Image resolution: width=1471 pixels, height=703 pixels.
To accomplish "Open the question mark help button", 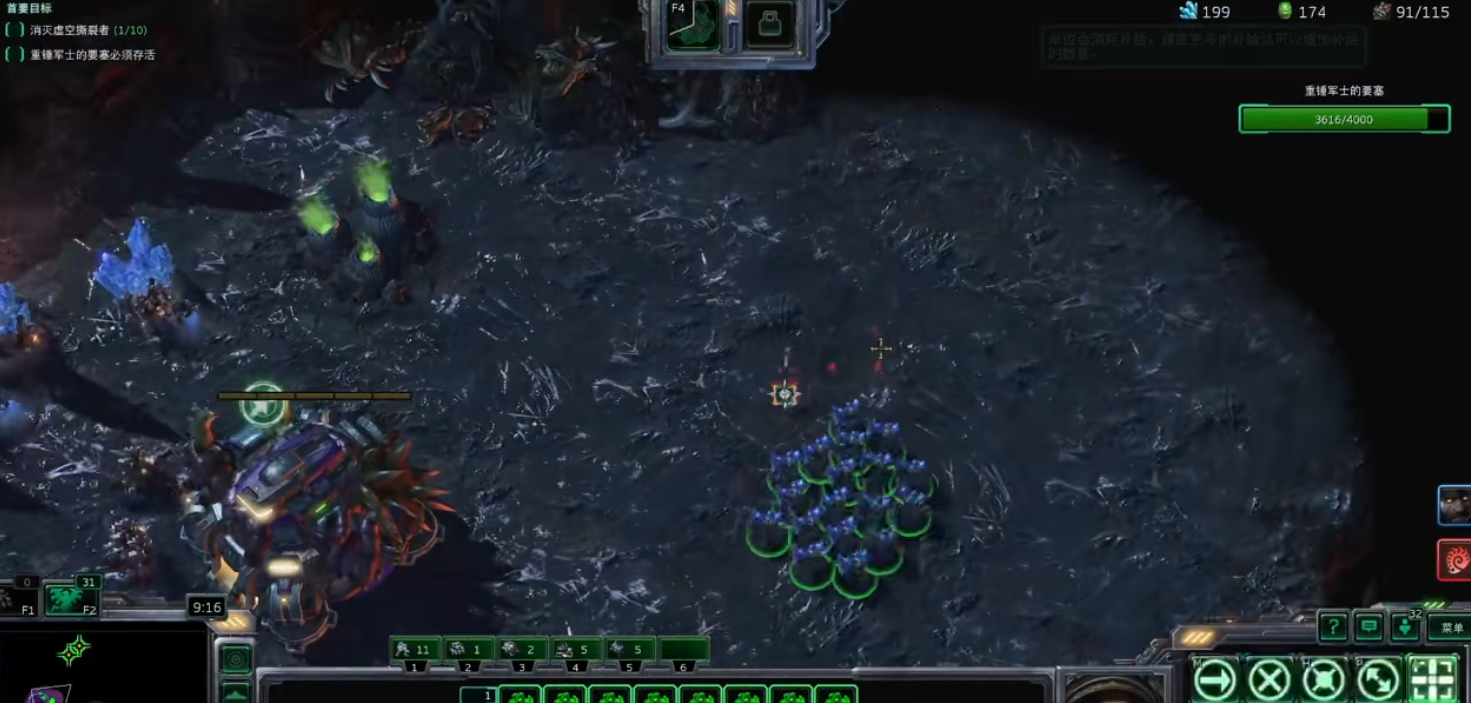I will pyautogui.click(x=1332, y=628).
